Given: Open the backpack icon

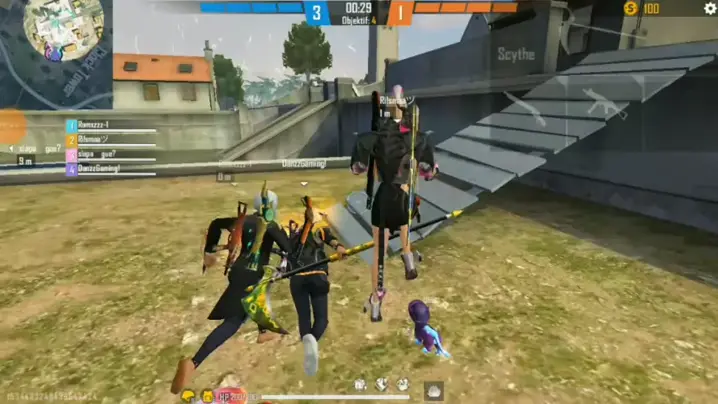Looking at the screenshot, I should [x=434, y=390].
